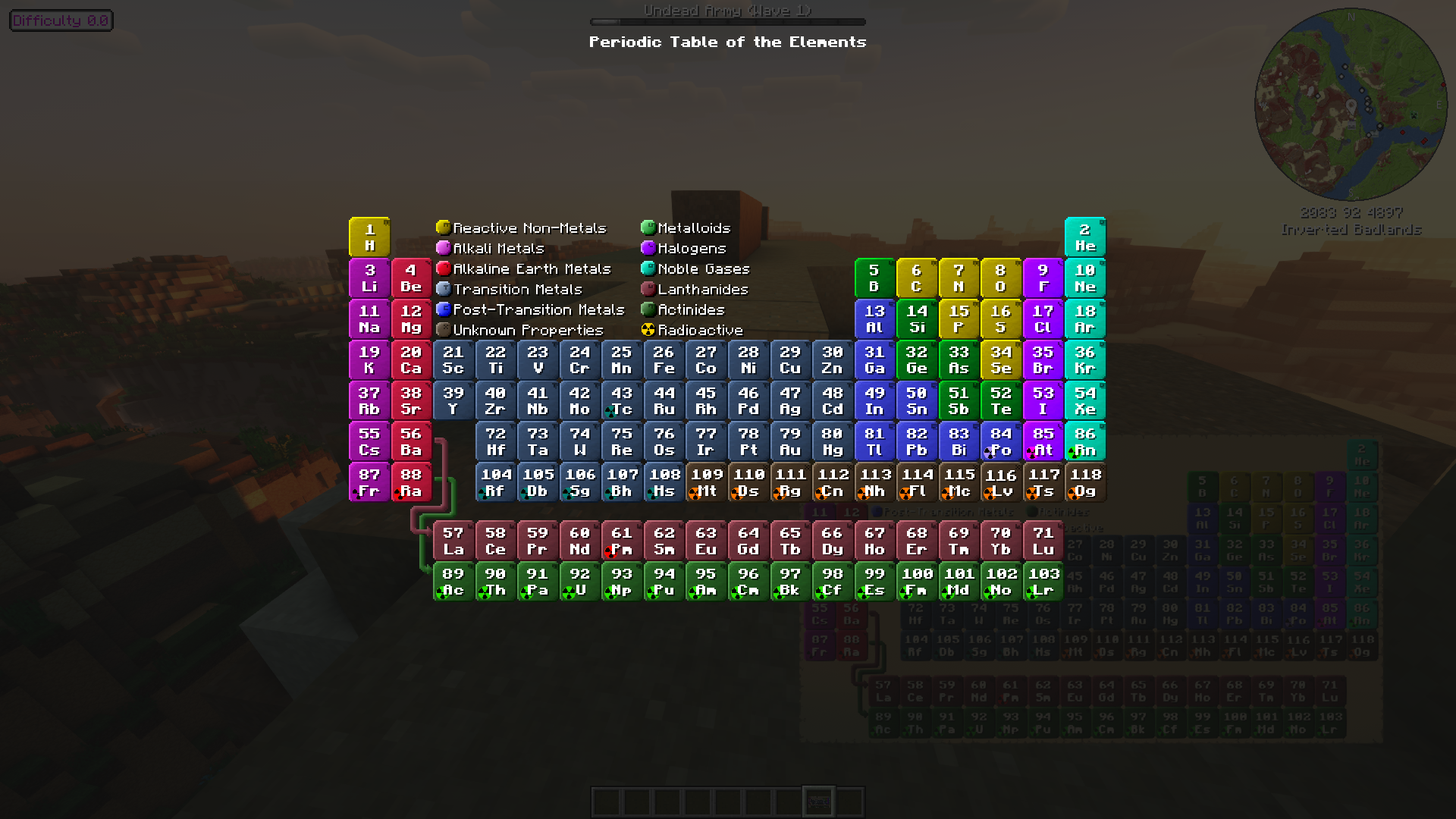Select the Iron (Fe) element tile
Viewport: 1456px width, 819px height.
point(664,359)
